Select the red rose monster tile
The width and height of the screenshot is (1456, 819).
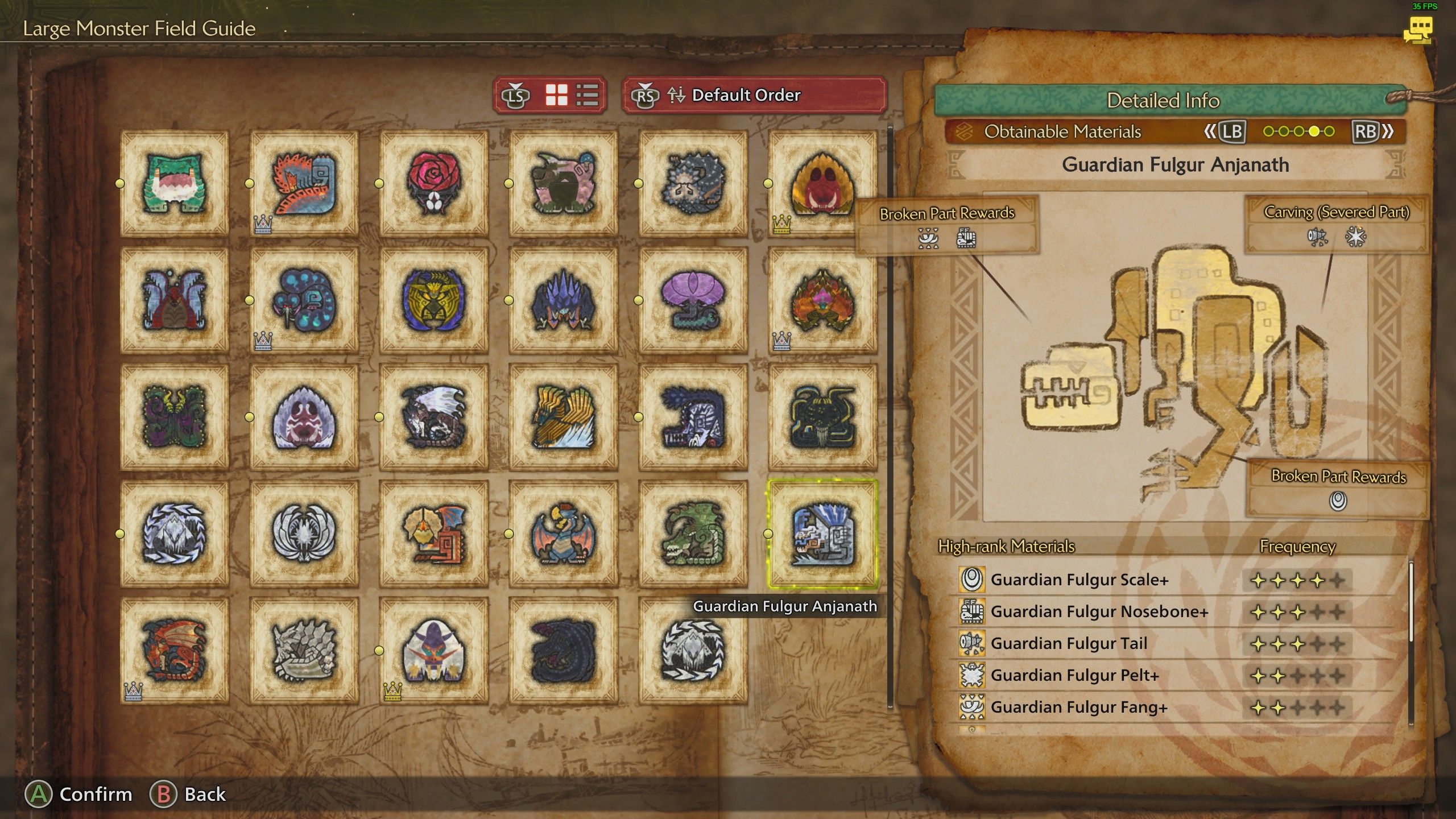click(433, 183)
